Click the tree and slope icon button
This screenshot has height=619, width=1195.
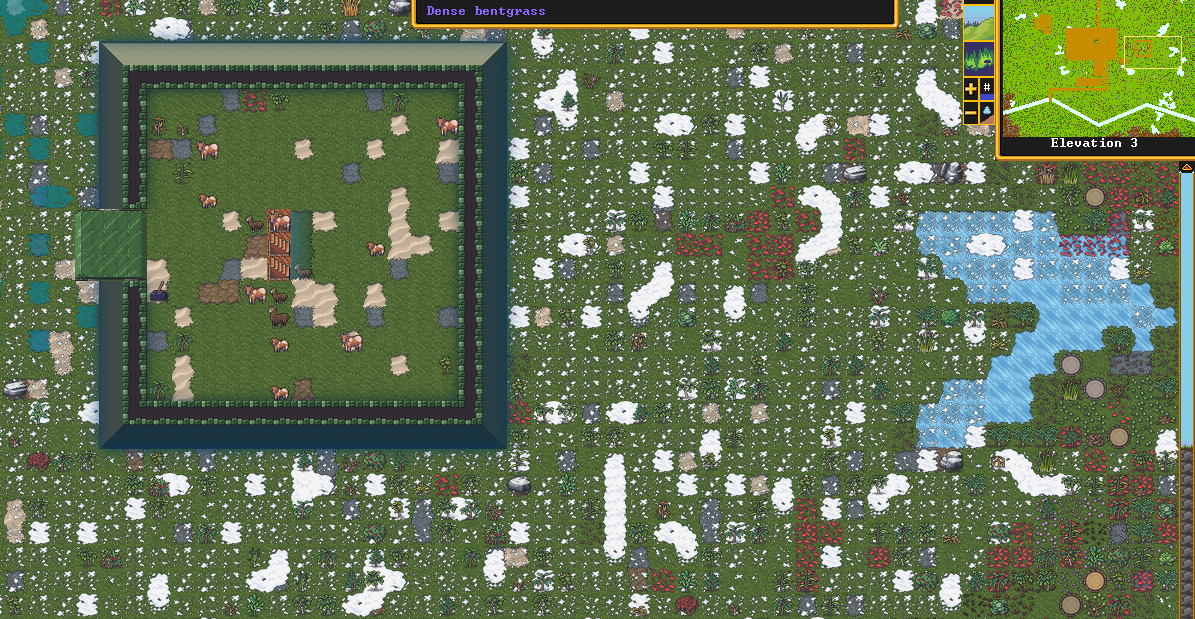[987, 113]
